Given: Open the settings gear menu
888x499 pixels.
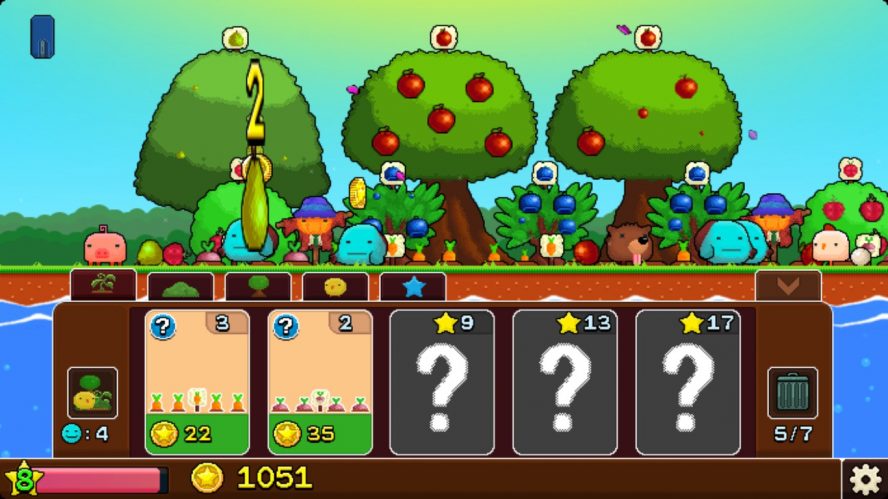Looking at the screenshot, I should [864, 478].
